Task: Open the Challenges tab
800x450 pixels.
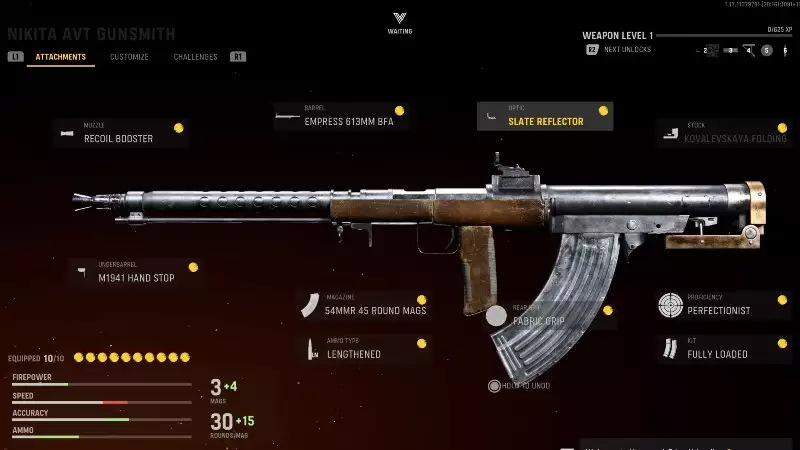Action: (195, 57)
